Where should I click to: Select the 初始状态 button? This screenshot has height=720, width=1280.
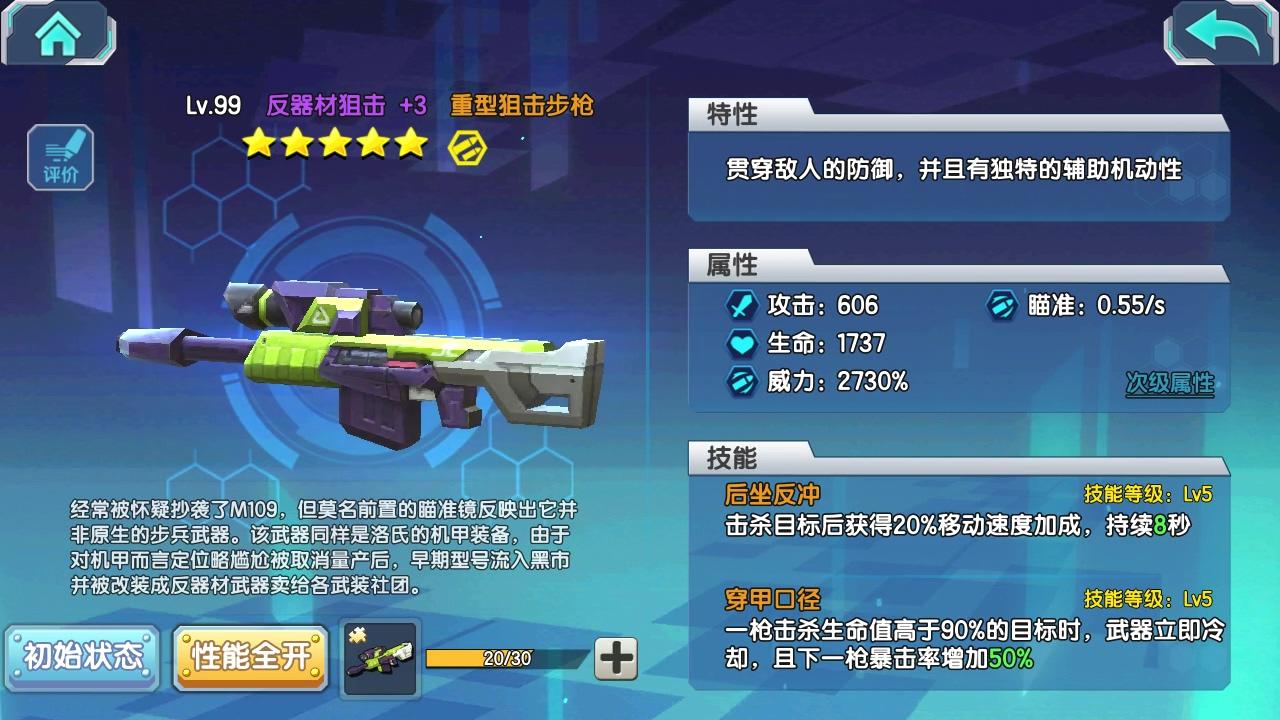tap(83, 657)
